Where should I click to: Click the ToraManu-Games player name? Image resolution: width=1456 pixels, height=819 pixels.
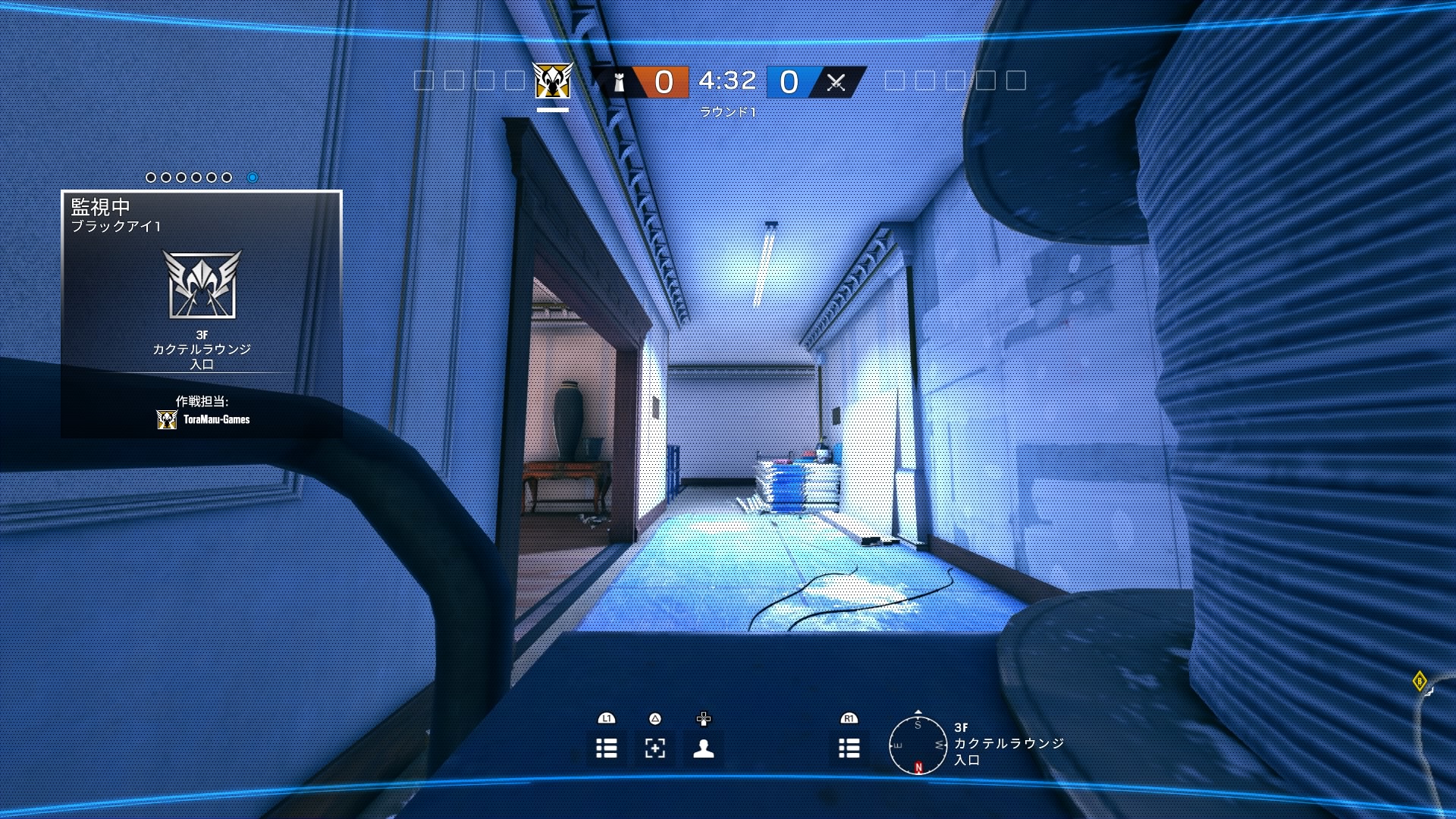[216, 418]
